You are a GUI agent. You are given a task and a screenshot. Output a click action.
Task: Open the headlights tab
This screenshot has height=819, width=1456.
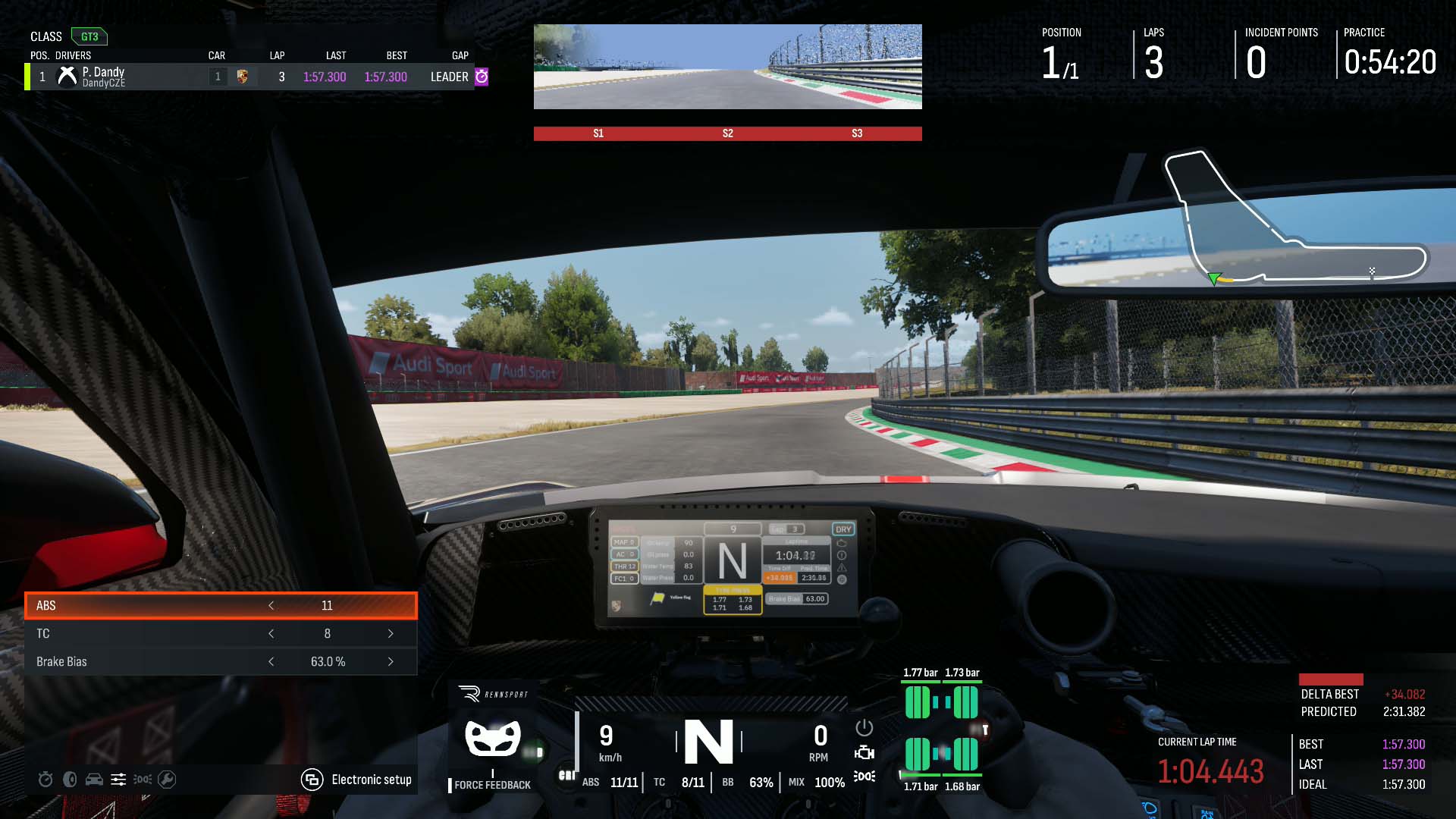[x=143, y=780]
